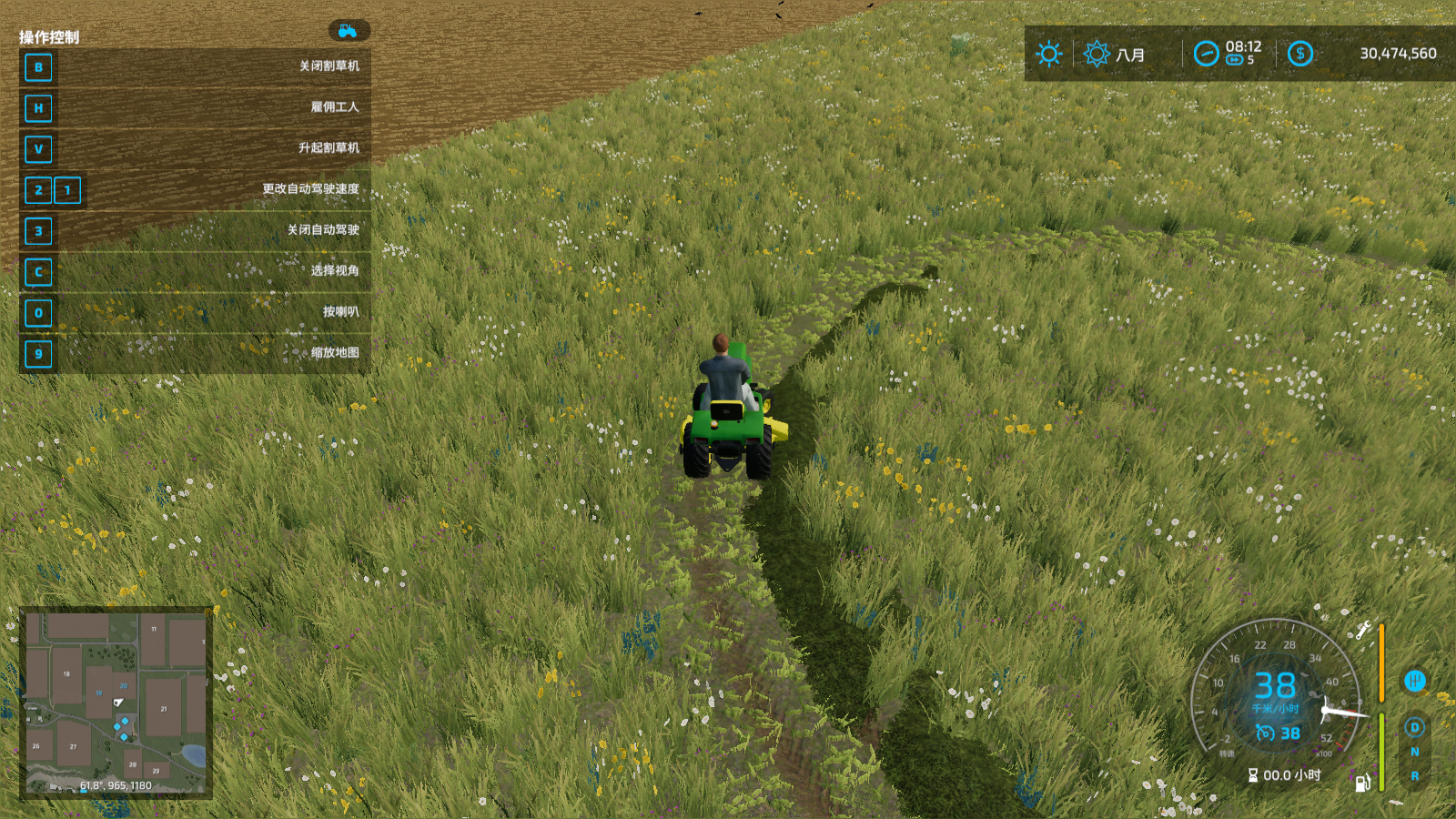
Task: Click the clock icon beside the time
Action: click(1206, 54)
